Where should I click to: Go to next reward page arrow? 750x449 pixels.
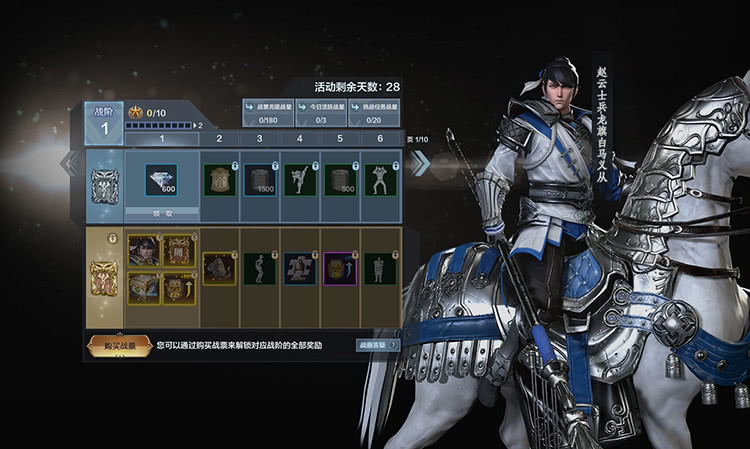[x=420, y=163]
